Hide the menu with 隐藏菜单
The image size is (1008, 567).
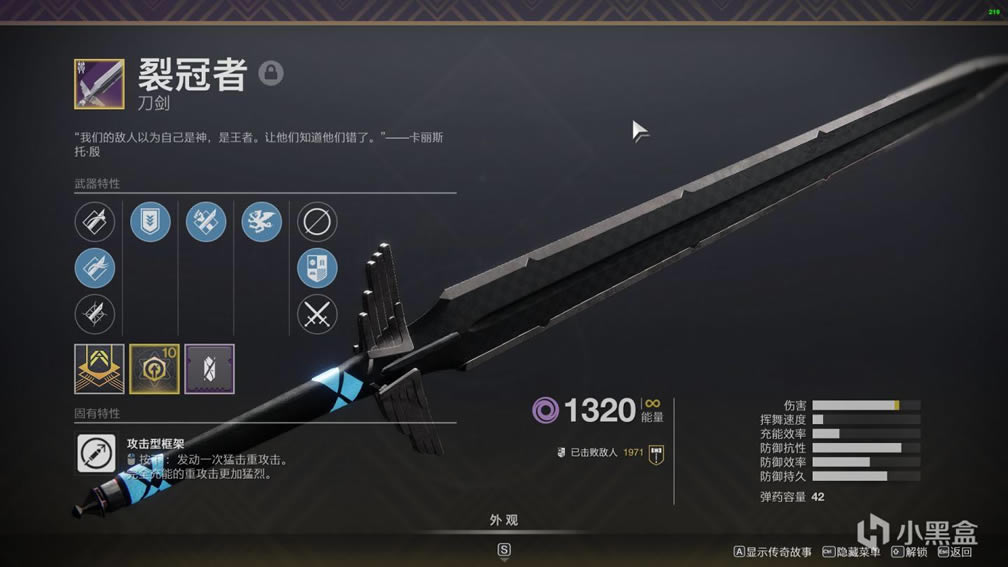pos(851,552)
